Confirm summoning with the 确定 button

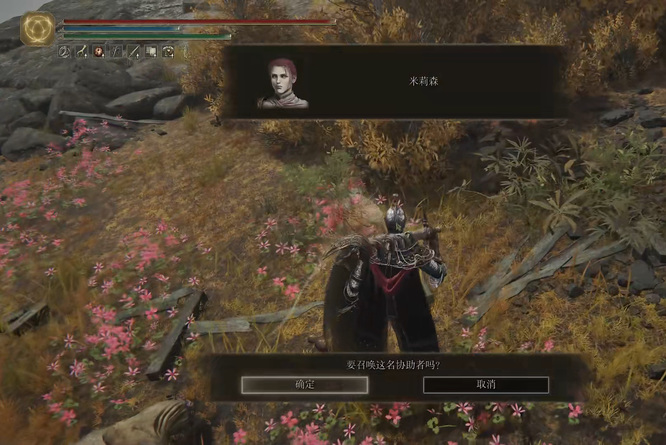tap(305, 384)
